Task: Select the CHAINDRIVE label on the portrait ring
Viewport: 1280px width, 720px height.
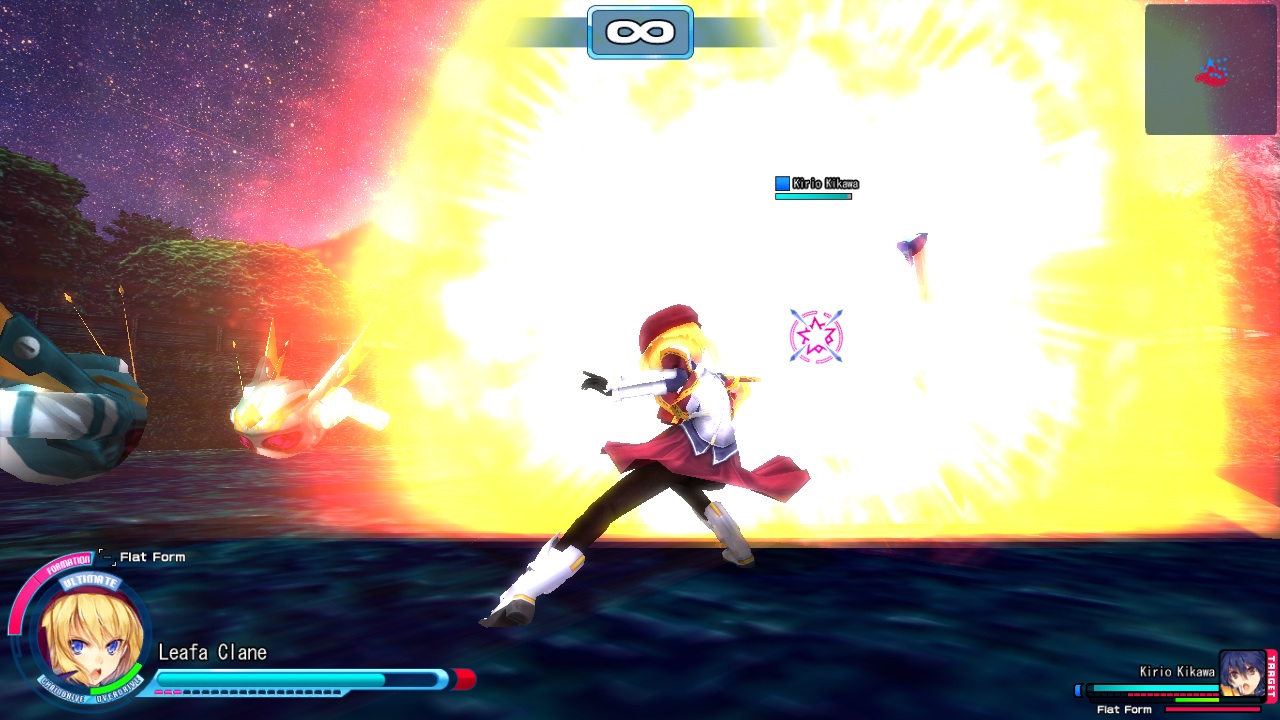Action: (x=62, y=691)
